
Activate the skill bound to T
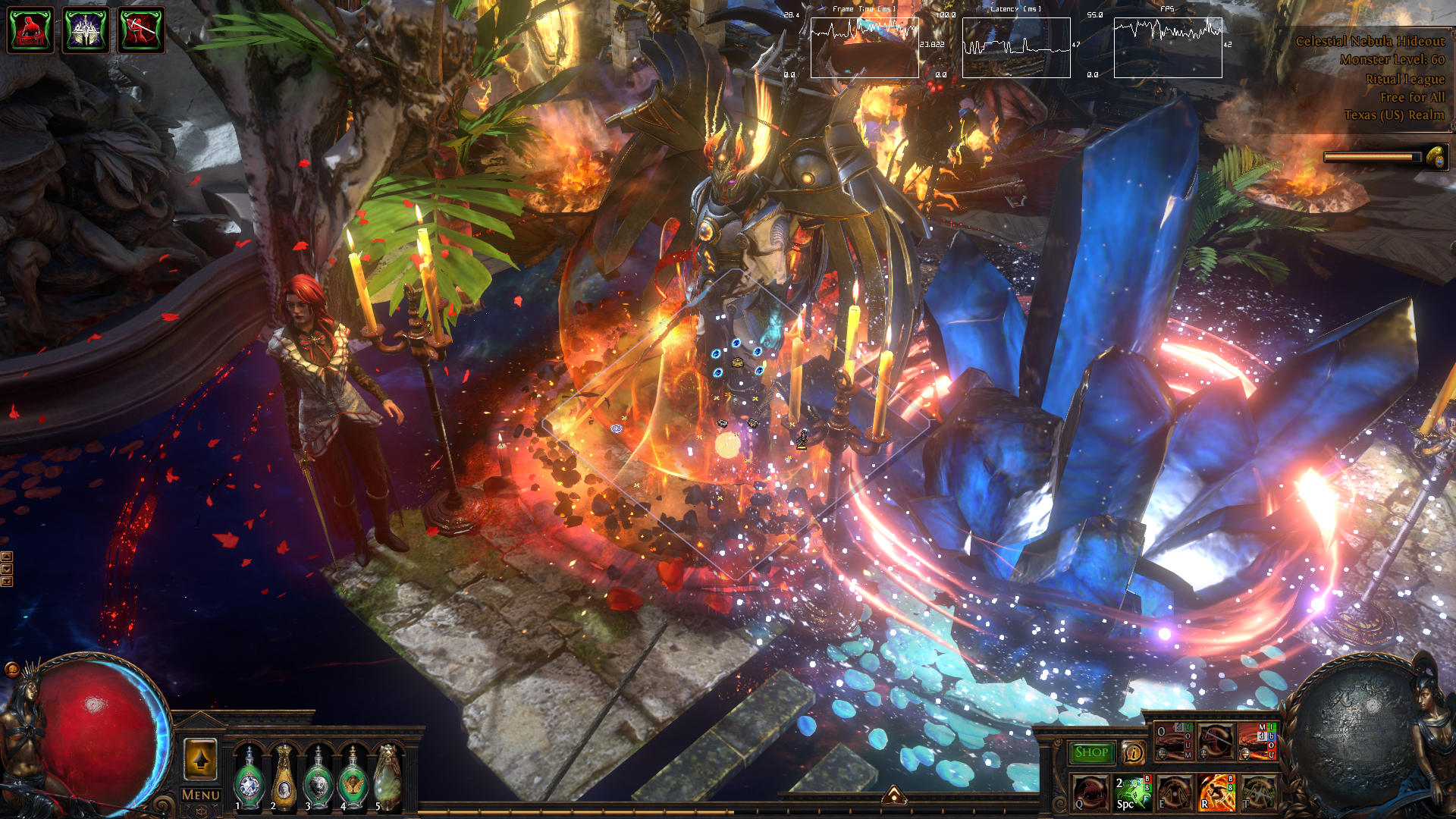tap(1257, 792)
